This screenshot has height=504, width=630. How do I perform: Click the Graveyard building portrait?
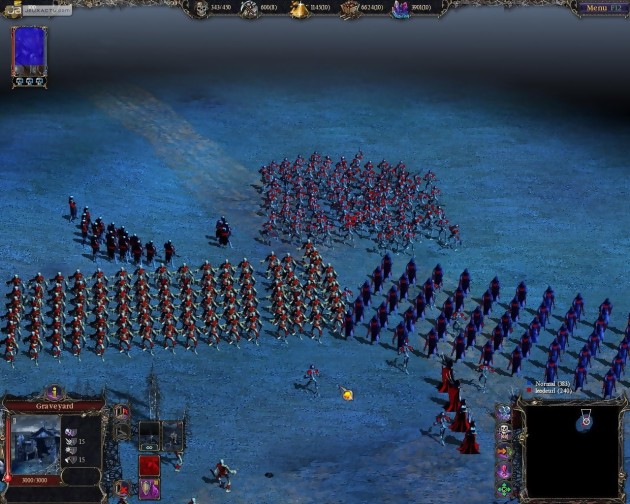[35, 441]
